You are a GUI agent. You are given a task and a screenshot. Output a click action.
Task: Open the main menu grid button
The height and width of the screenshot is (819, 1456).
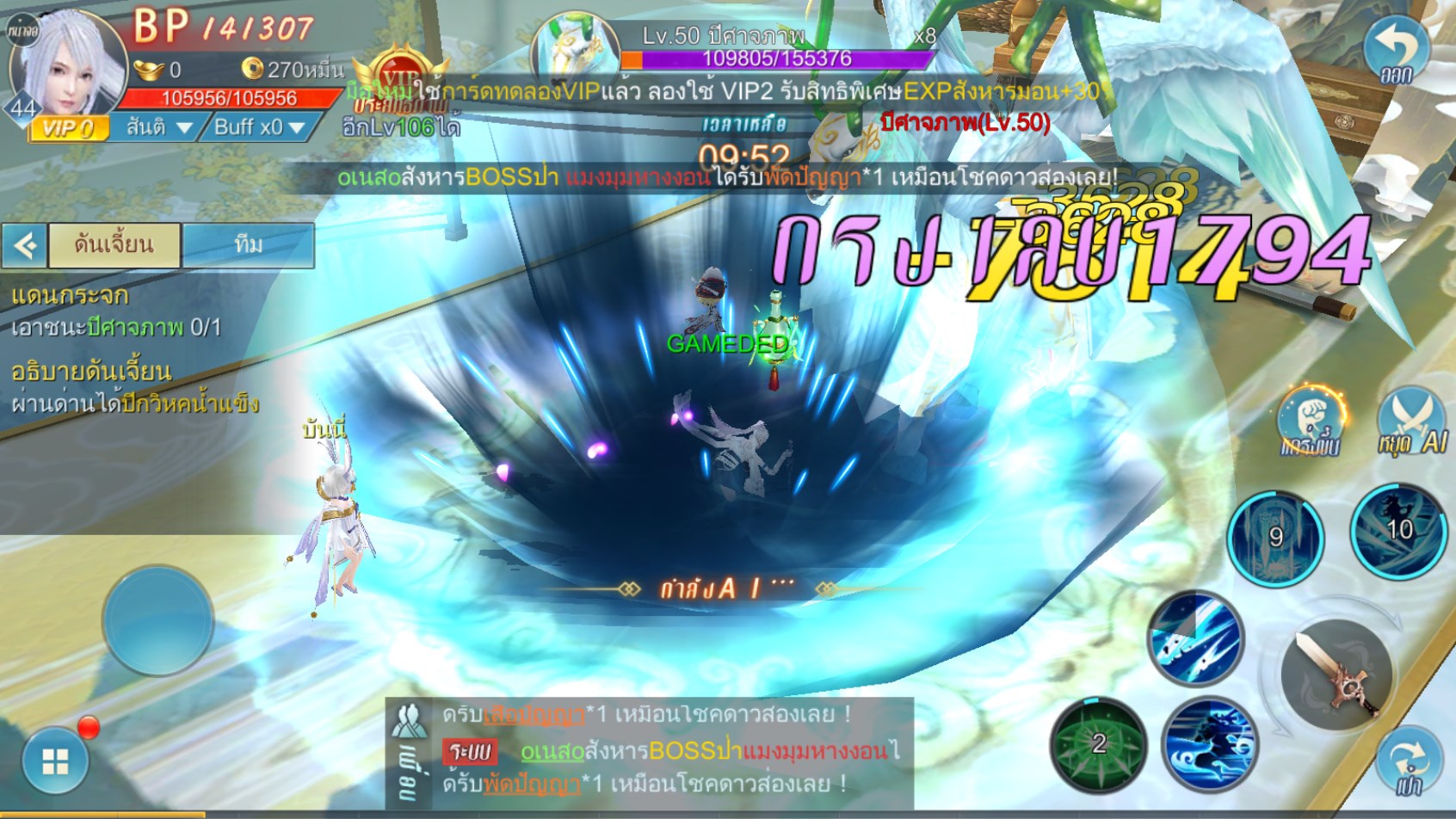56,760
